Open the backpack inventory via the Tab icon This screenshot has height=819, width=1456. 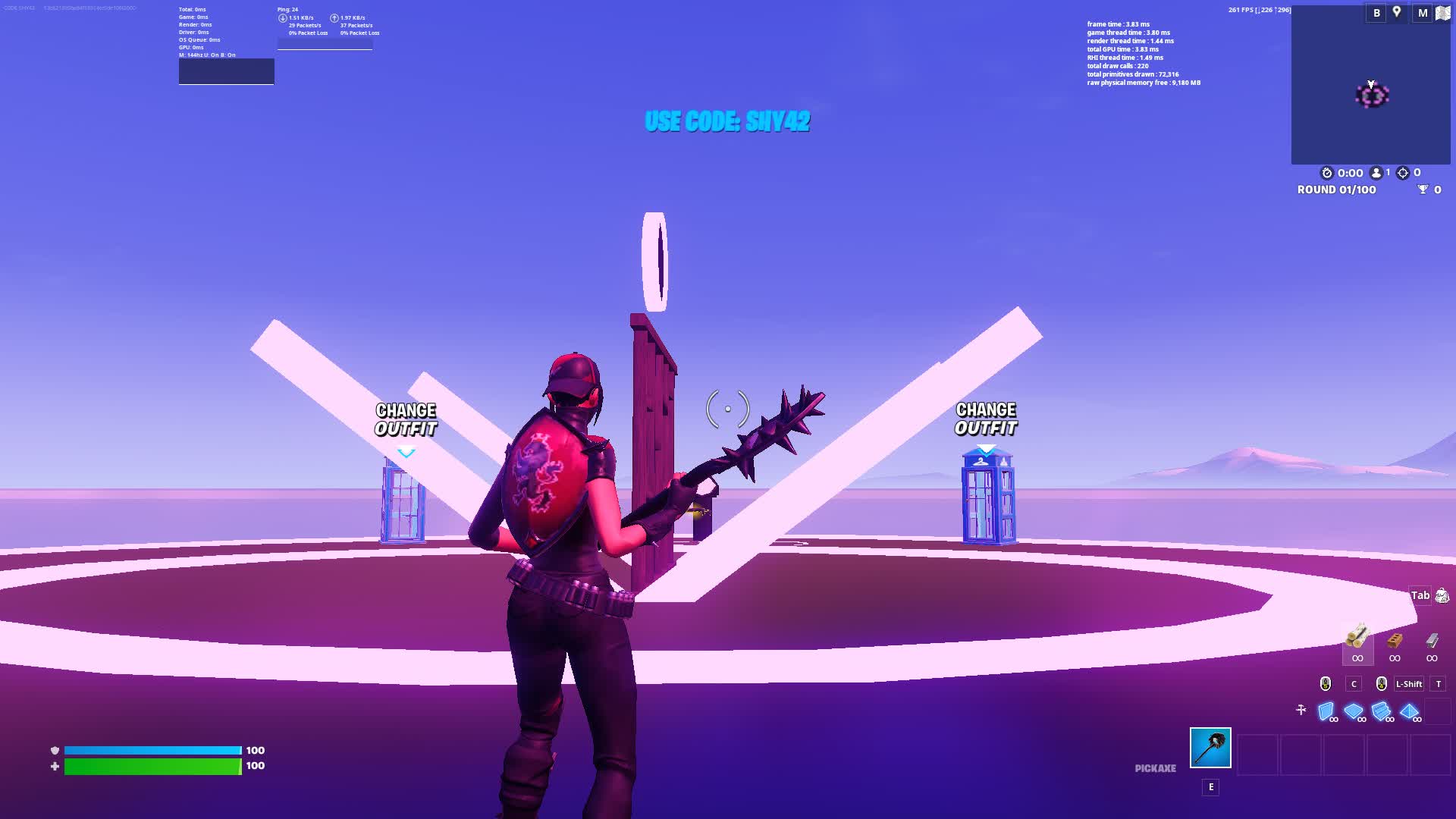(x=1420, y=595)
